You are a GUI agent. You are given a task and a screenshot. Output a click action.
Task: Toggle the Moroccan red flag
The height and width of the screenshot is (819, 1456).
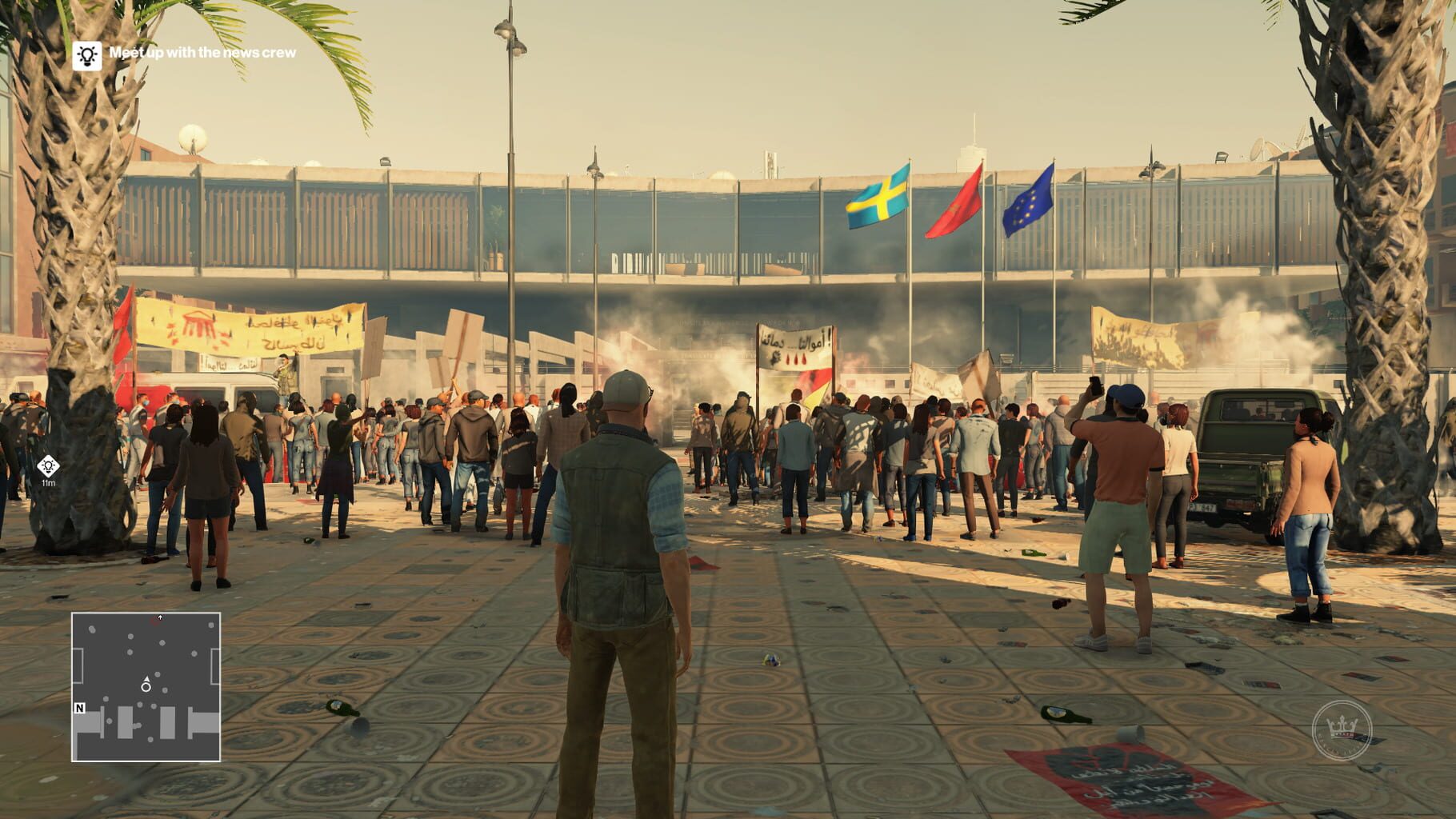point(958,202)
